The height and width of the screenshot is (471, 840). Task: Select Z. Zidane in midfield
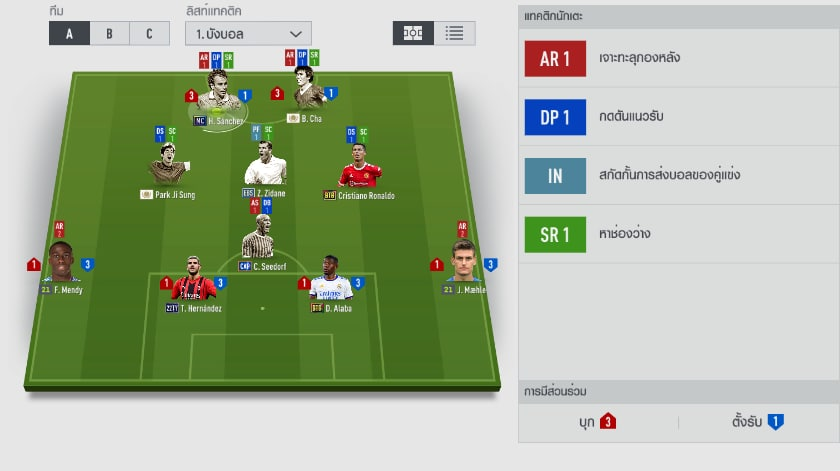click(x=264, y=165)
